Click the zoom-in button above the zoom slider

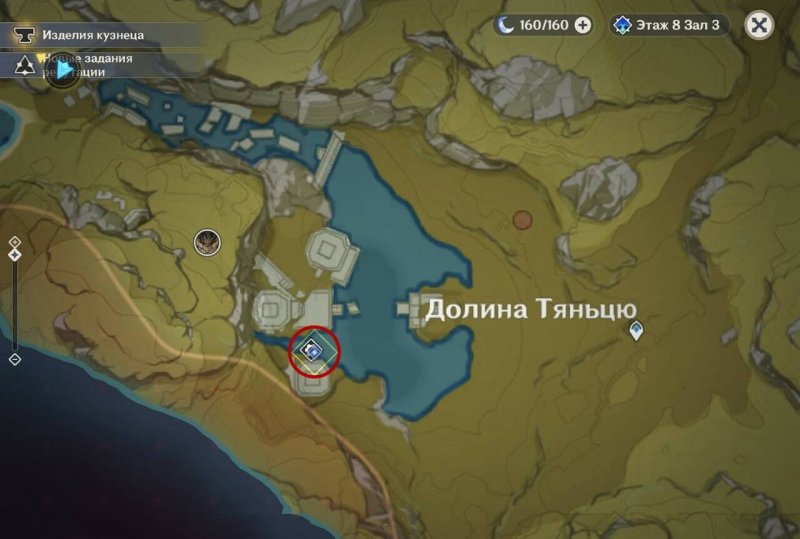point(15,241)
